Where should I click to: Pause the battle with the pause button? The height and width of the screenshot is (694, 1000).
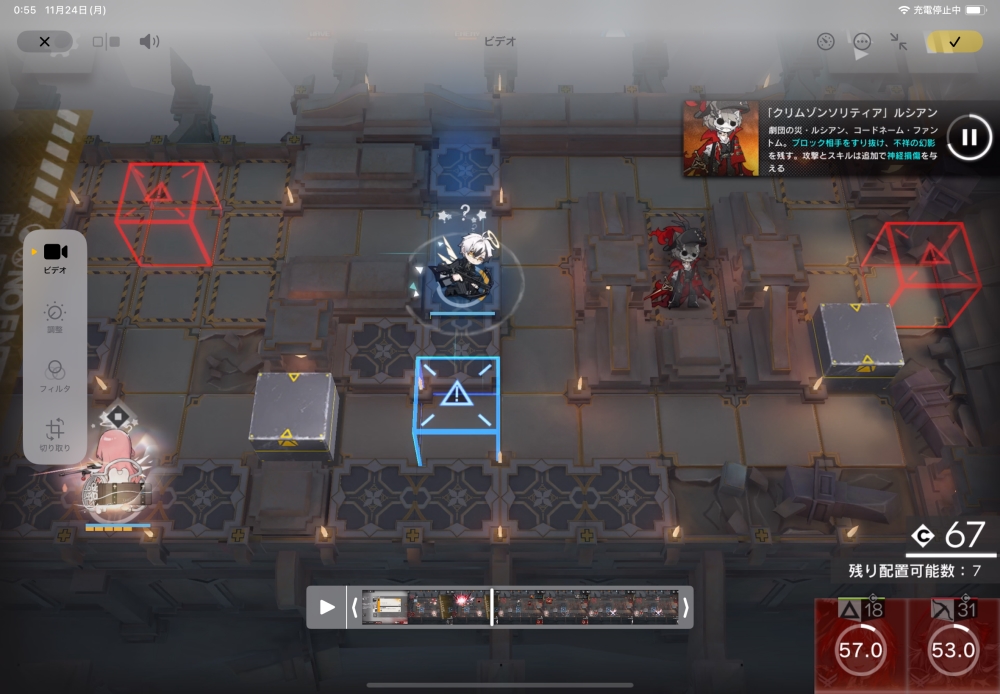click(968, 137)
